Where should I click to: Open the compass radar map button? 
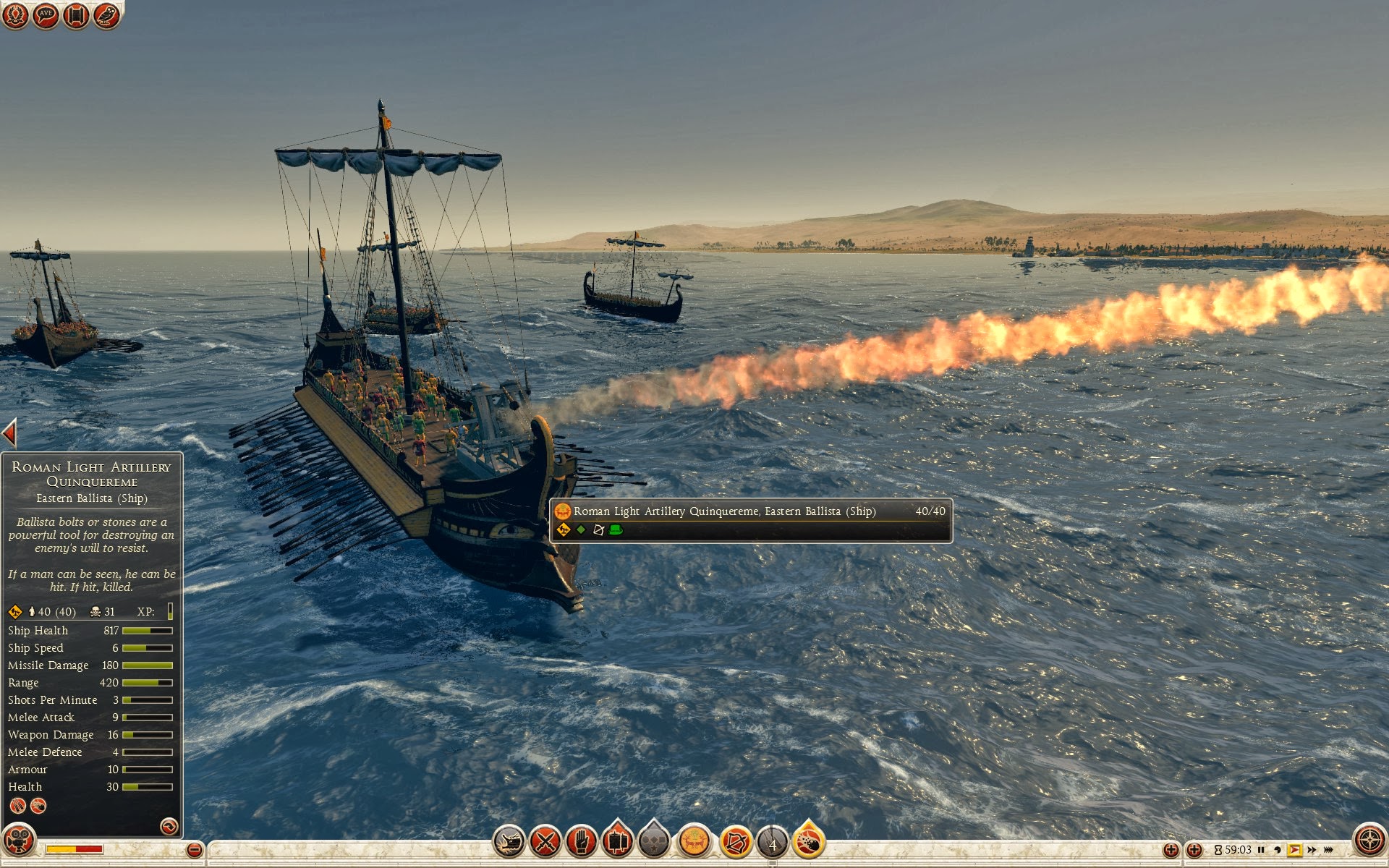1369,841
